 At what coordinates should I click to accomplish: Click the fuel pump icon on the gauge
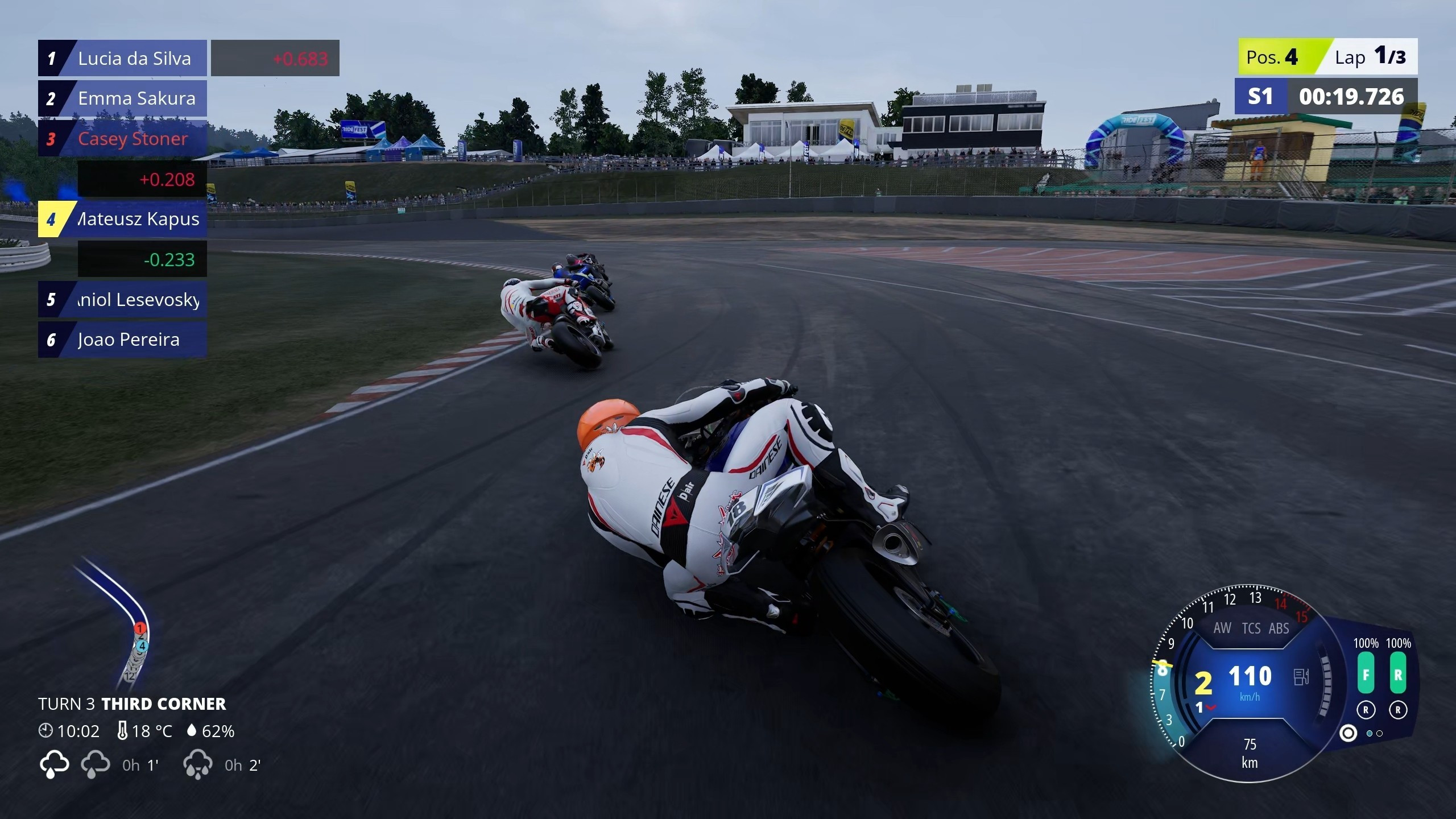pyautogui.click(x=1301, y=677)
